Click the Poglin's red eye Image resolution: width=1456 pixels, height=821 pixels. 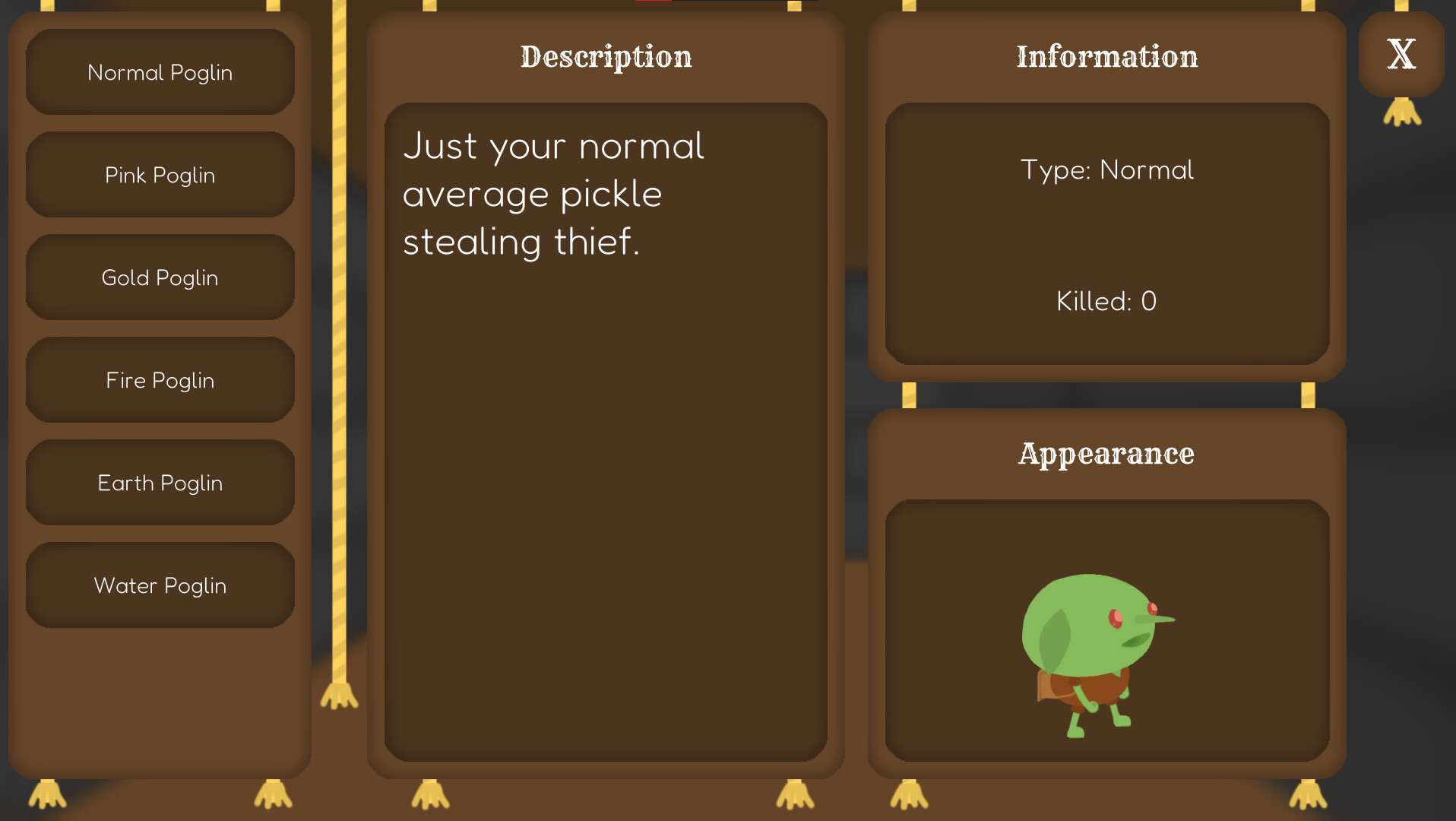1114,617
